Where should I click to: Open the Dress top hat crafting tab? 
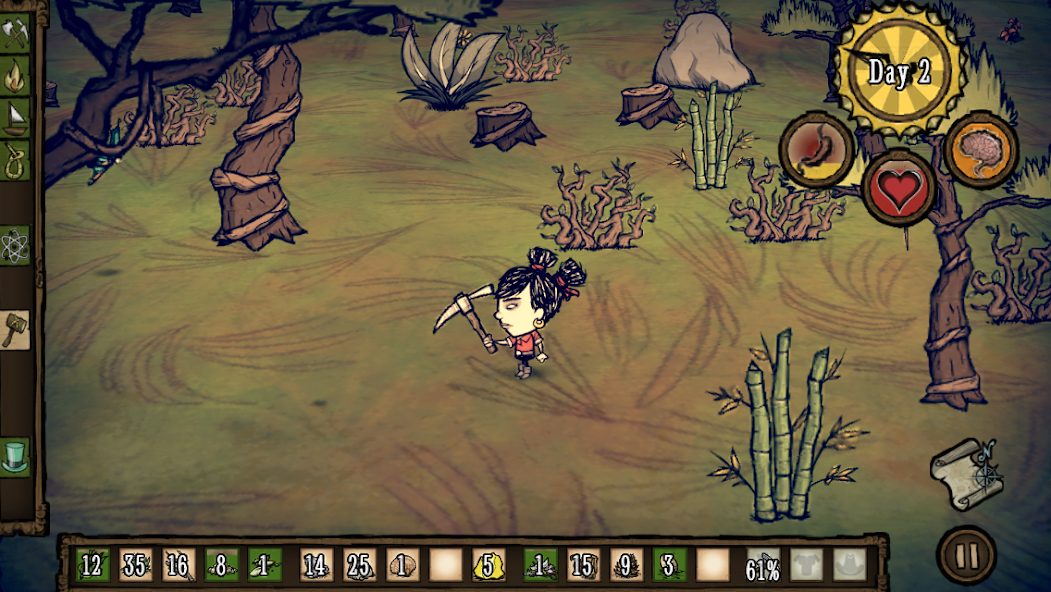pyautogui.click(x=15, y=456)
